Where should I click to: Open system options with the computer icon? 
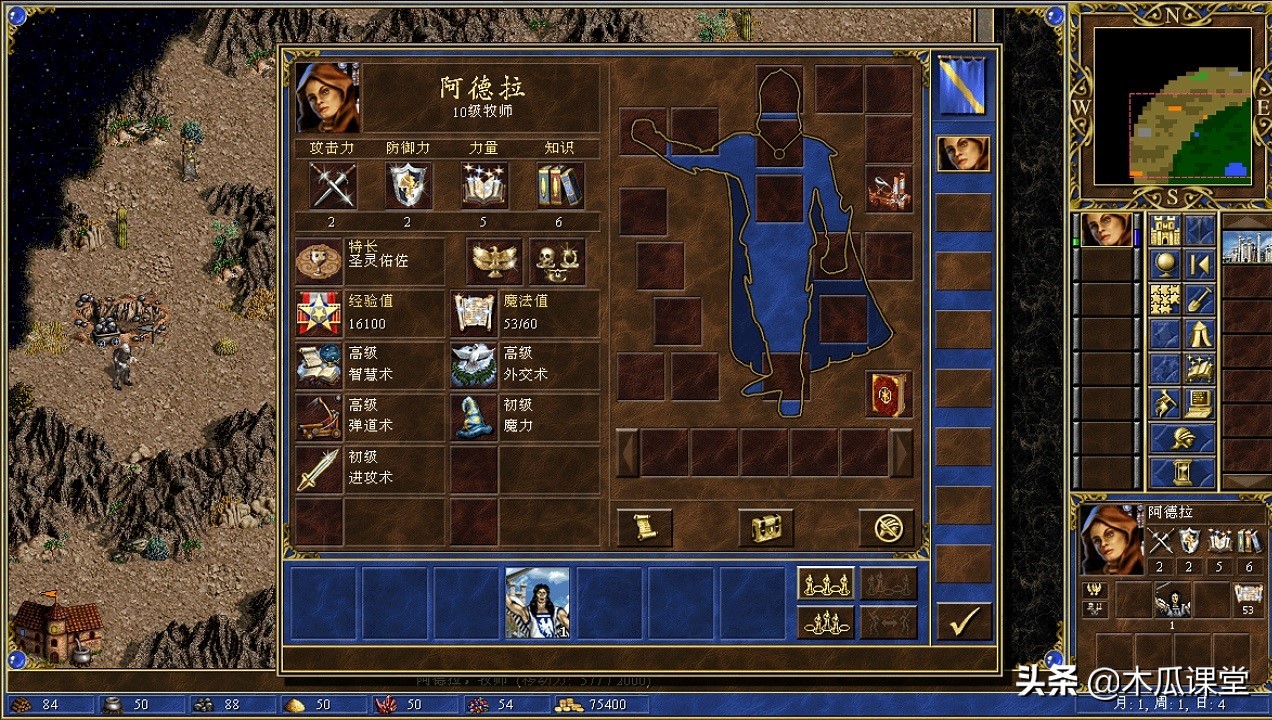pos(1199,403)
